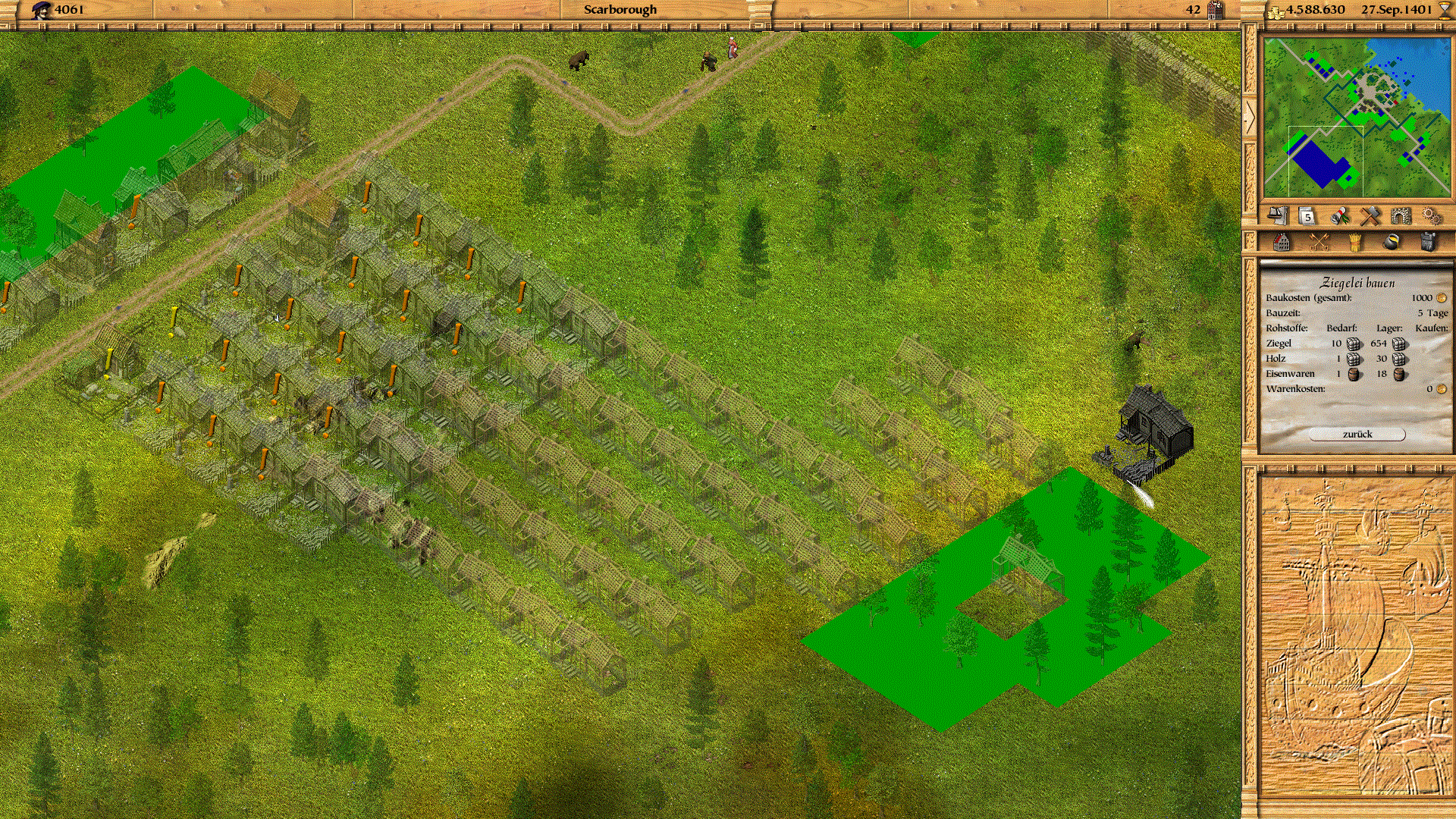Image resolution: width=1456 pixels, height=819 pixels.
Task: Click the hourglass game speed icon
Action: click(1445, 10)
